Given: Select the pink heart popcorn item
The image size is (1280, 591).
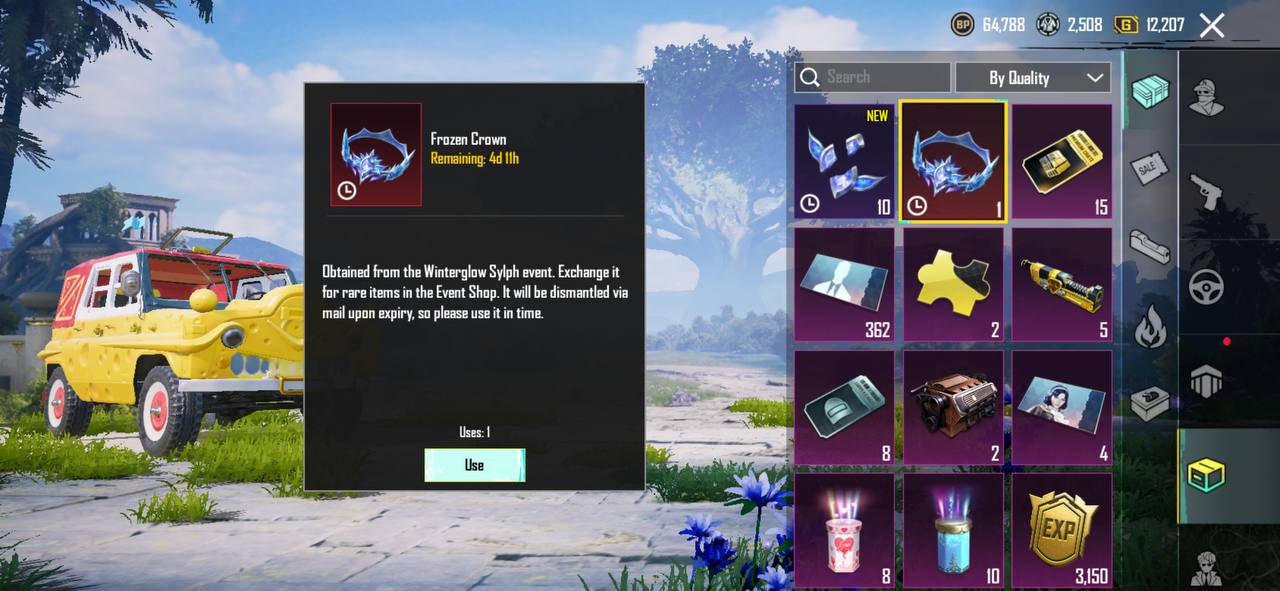Looking at the screenshot, I should click(845, 530).
